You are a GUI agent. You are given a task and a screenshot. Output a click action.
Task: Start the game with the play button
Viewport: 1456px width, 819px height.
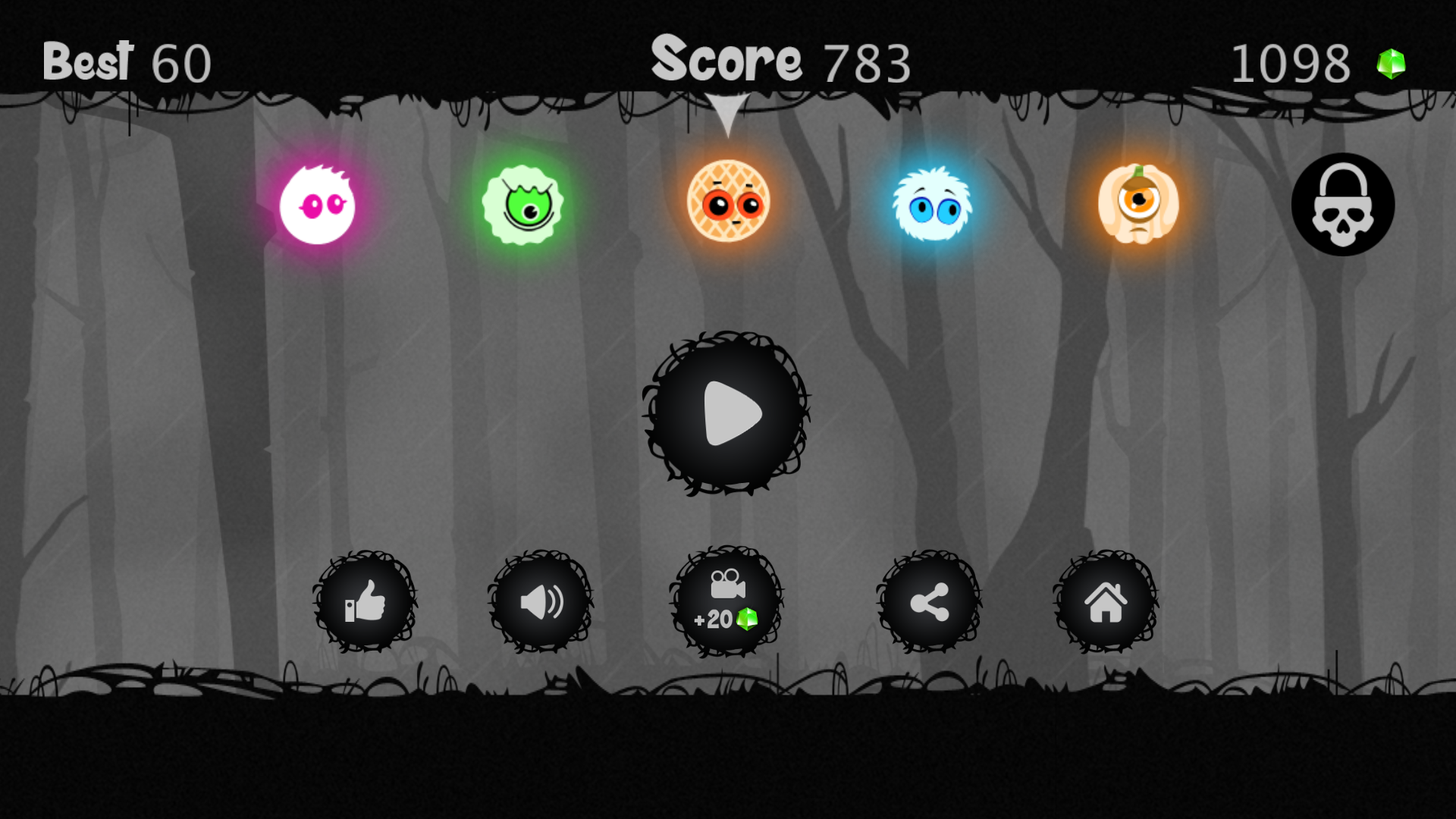tap(726, 413)
